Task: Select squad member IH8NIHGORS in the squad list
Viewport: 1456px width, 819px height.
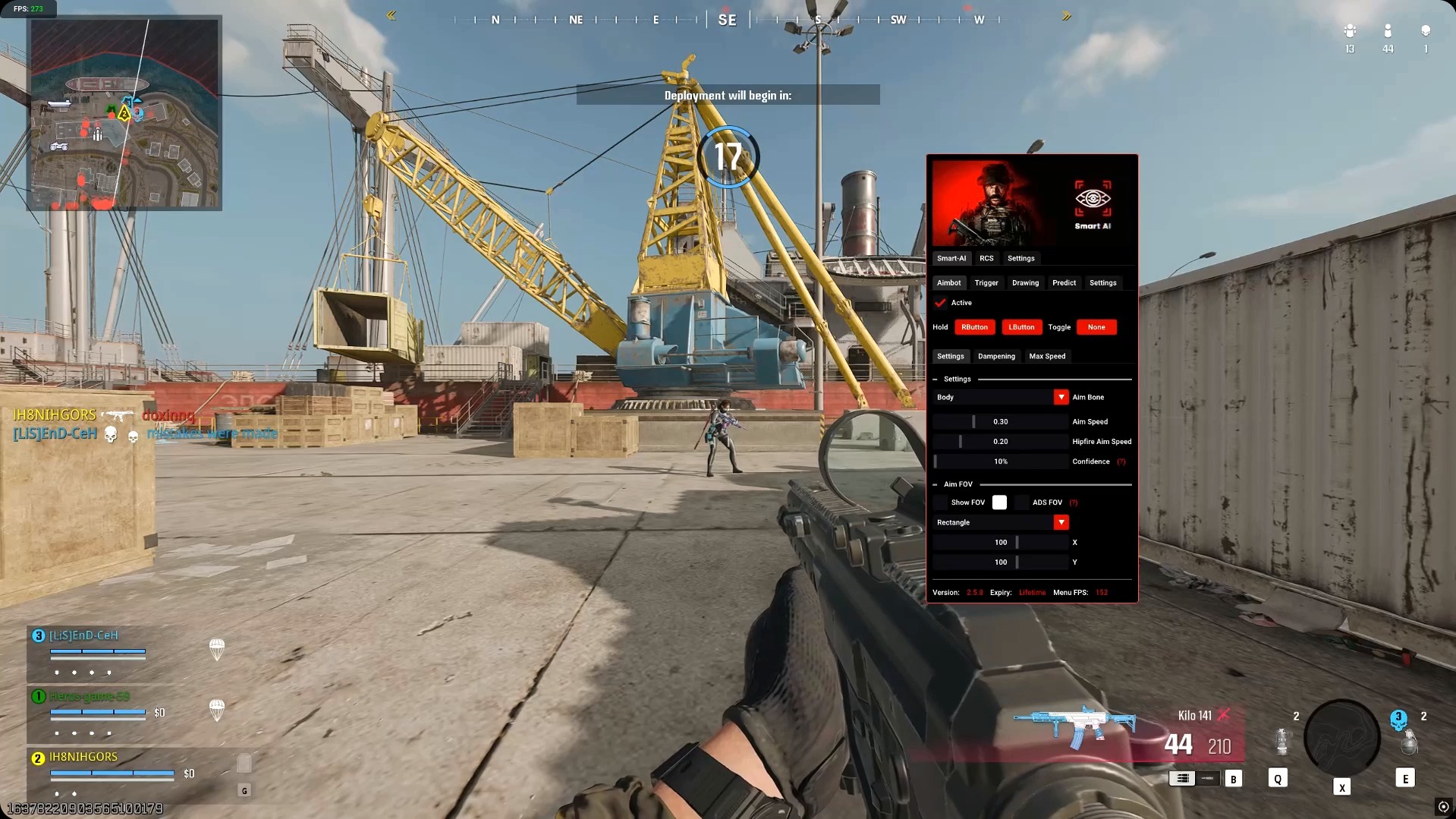Action: (83, 757)
